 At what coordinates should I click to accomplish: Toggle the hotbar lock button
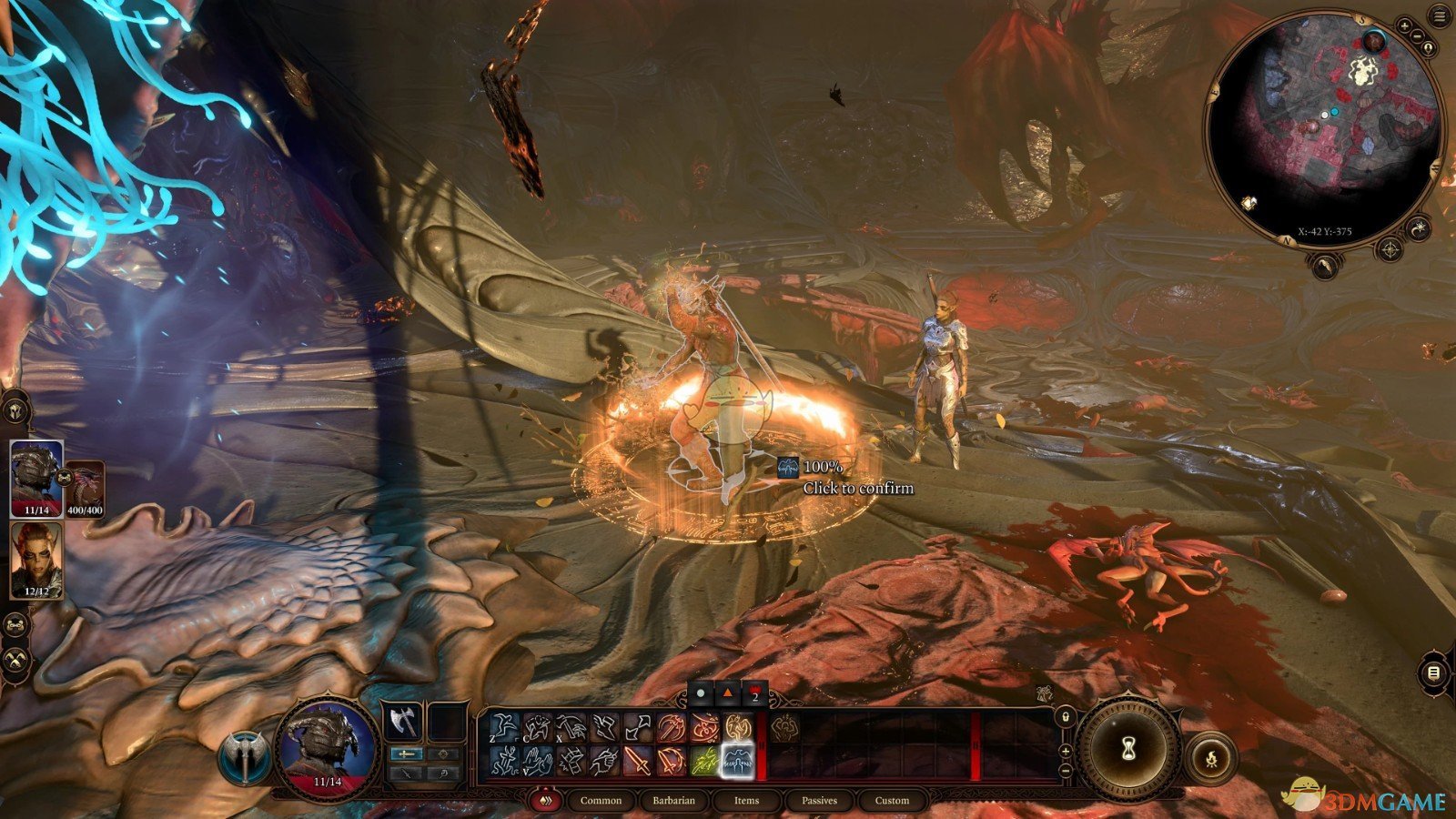point(1065,718)
